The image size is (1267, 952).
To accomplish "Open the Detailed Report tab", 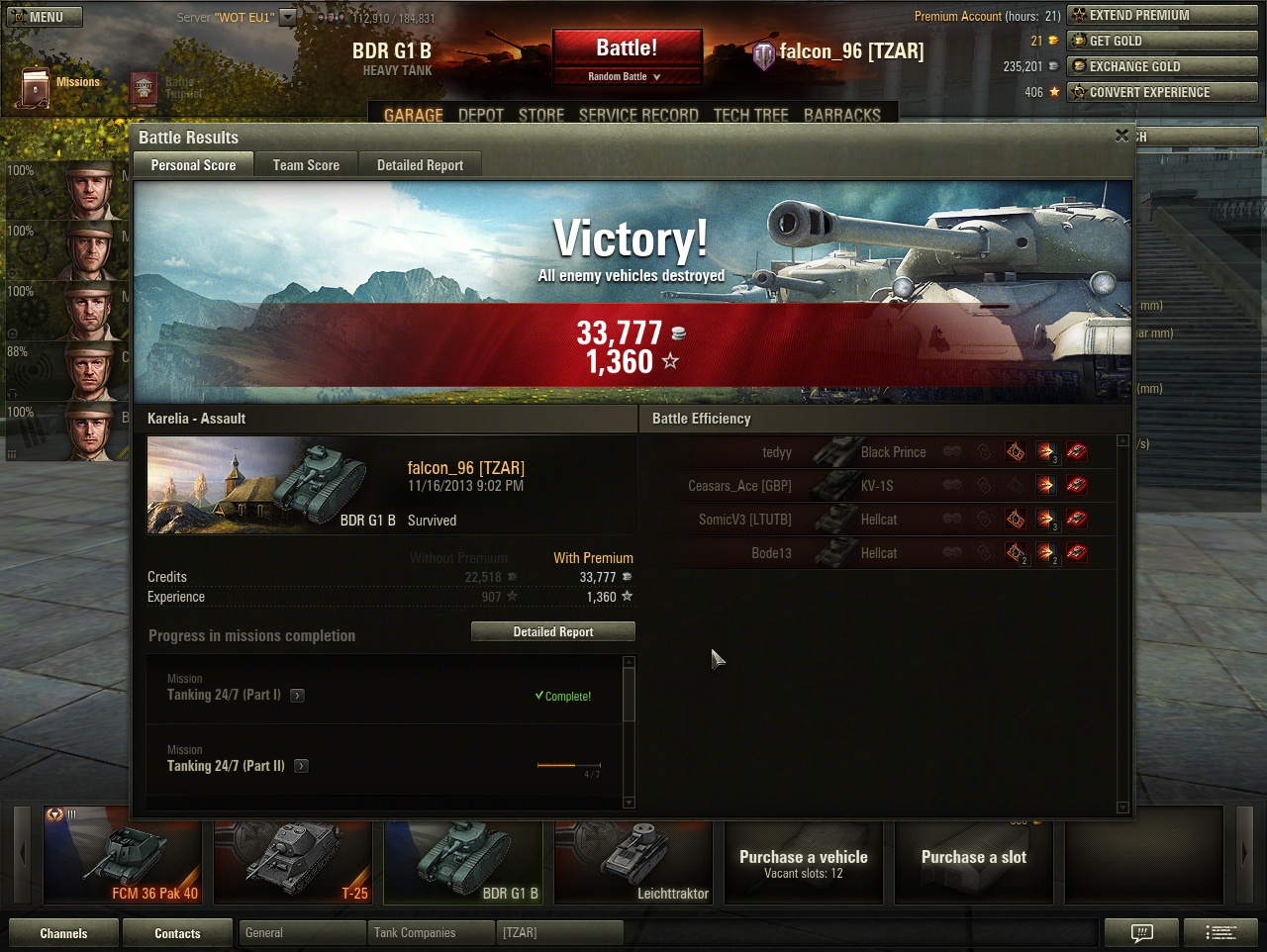I will [420, 165].
